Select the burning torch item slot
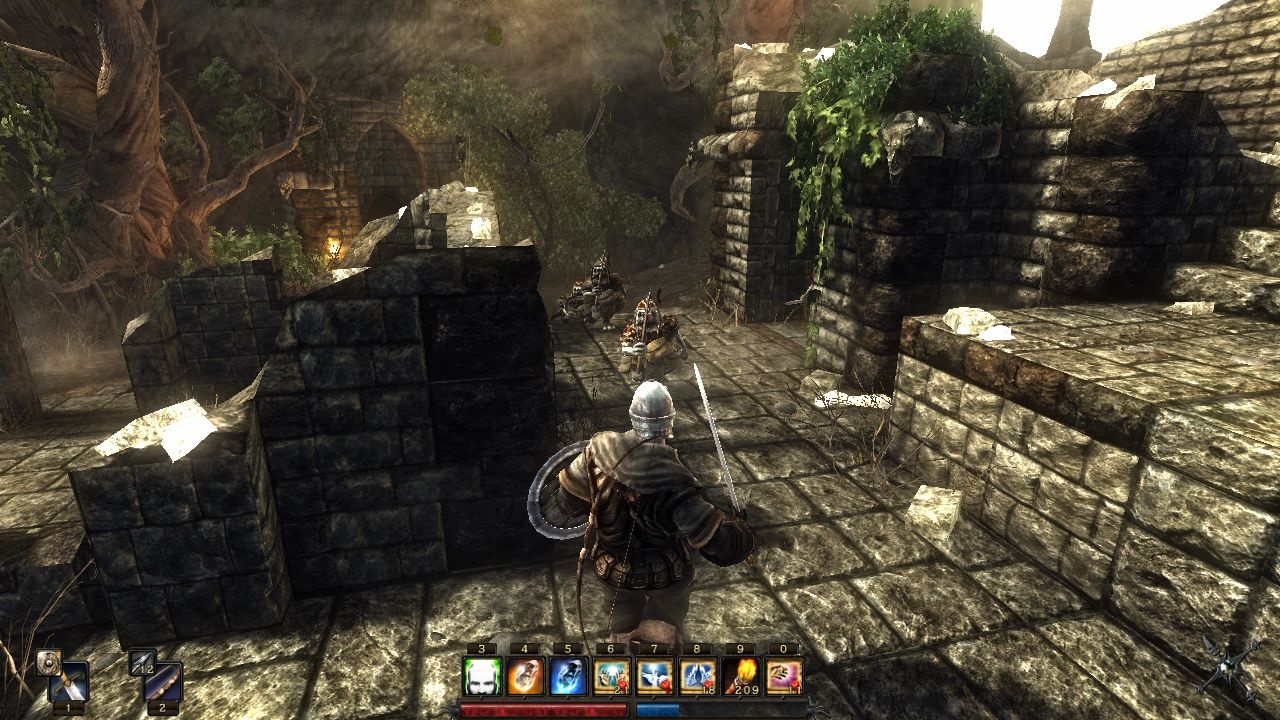The image size is (1280, 720). (740, 677)
